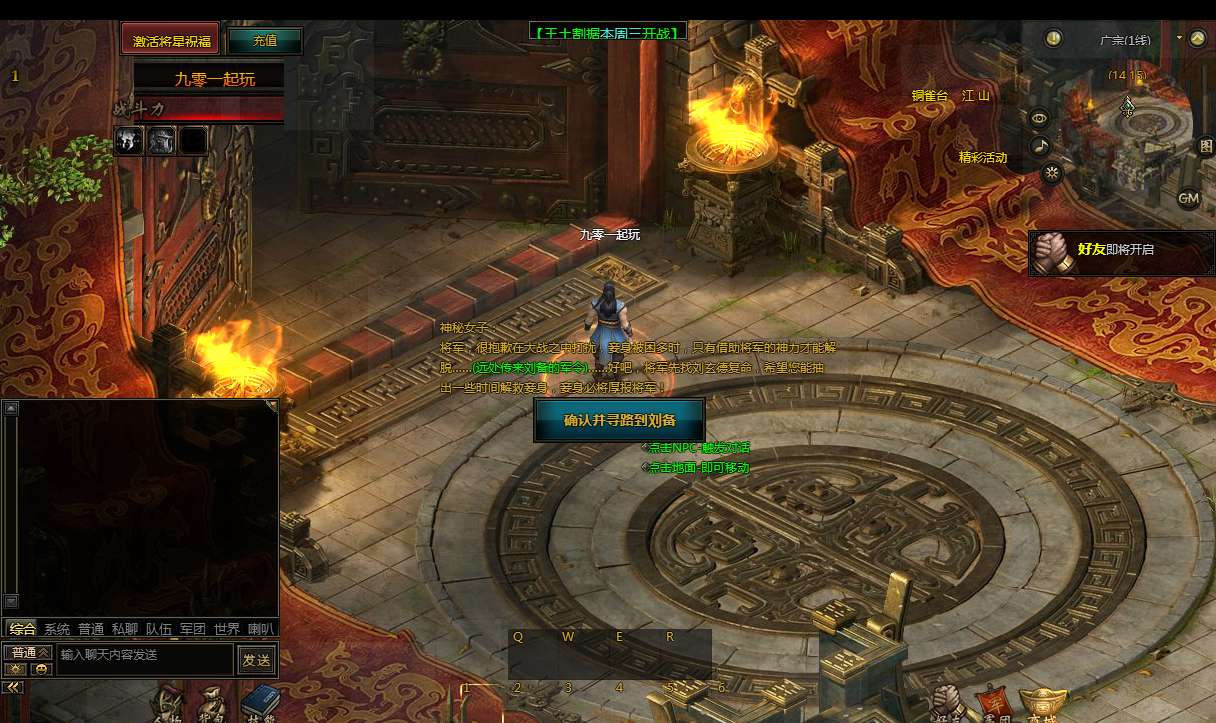1216x723 pixels.
Task: Open the blue book 技能 skills icon
Action: (260, 703)
